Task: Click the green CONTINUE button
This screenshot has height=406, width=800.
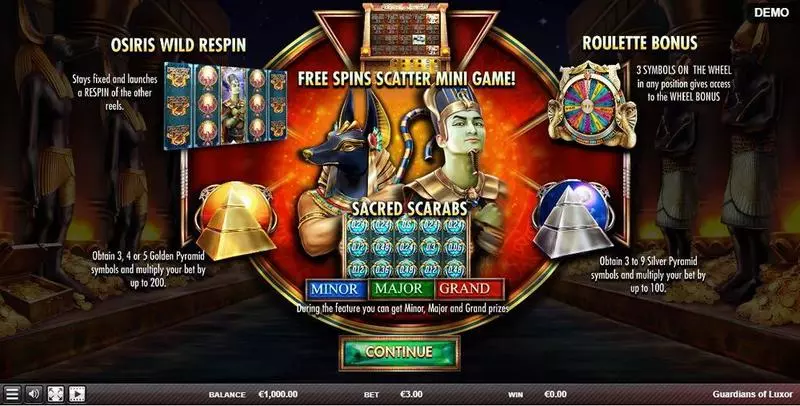Action: 399,352
